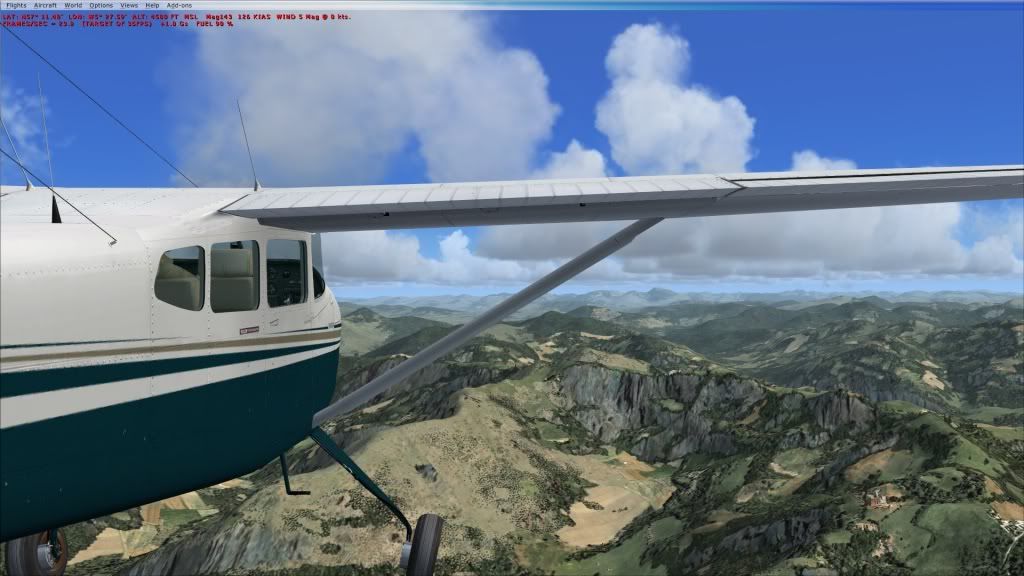Image resolution: width=1024 pixels, height=576 pixels.
Task: Expand the Add-ons menu
Action: (x=179, y=6)
